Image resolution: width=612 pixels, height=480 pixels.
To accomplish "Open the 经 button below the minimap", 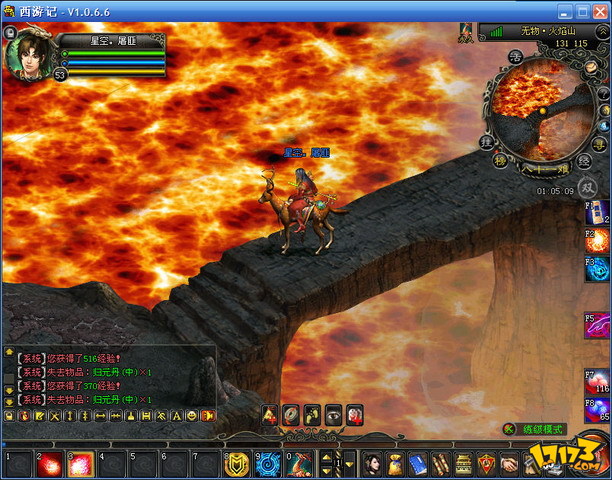I will pyautogui.click(x=583, y=160).
